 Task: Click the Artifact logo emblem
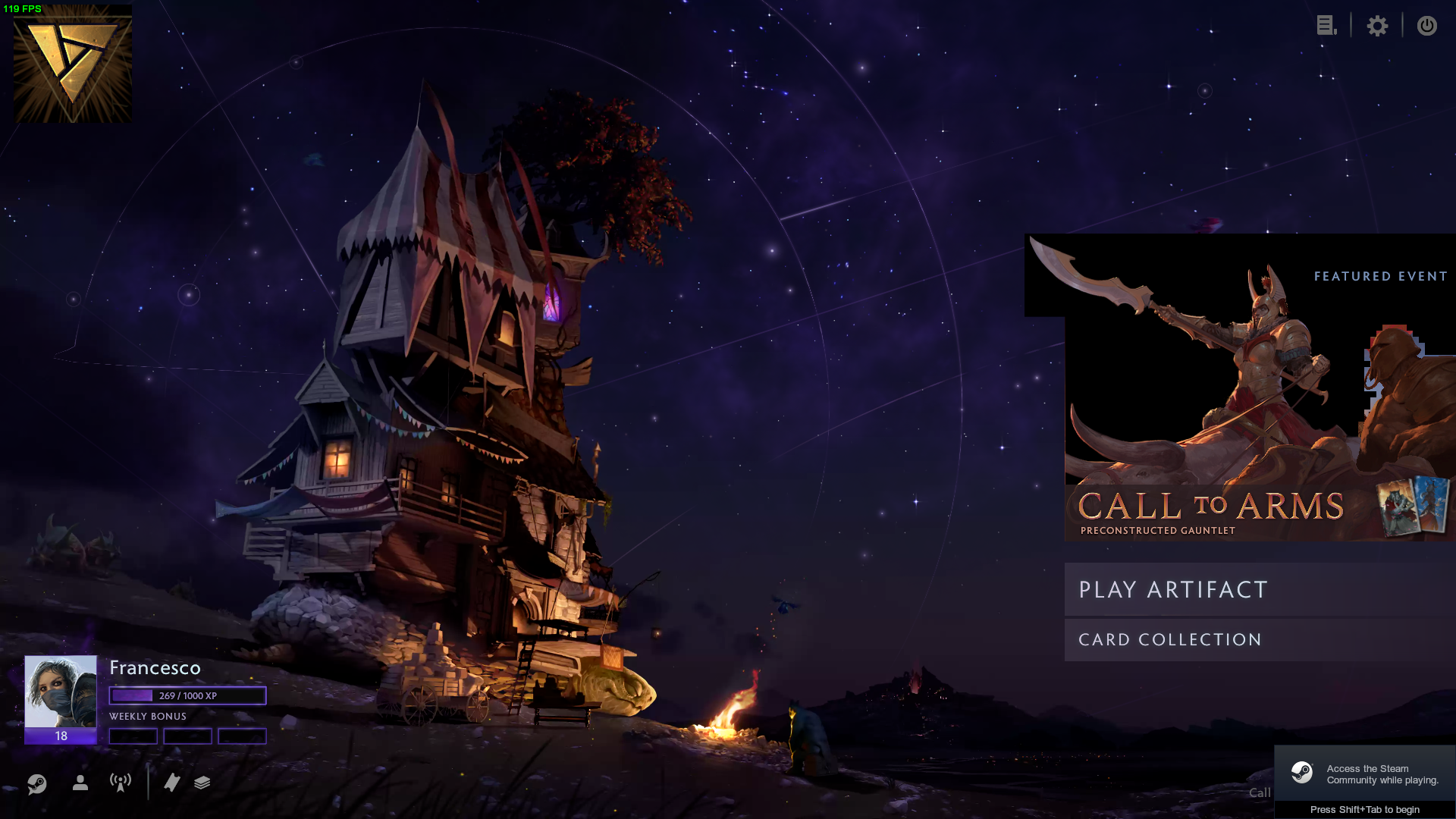click(73, 64)
